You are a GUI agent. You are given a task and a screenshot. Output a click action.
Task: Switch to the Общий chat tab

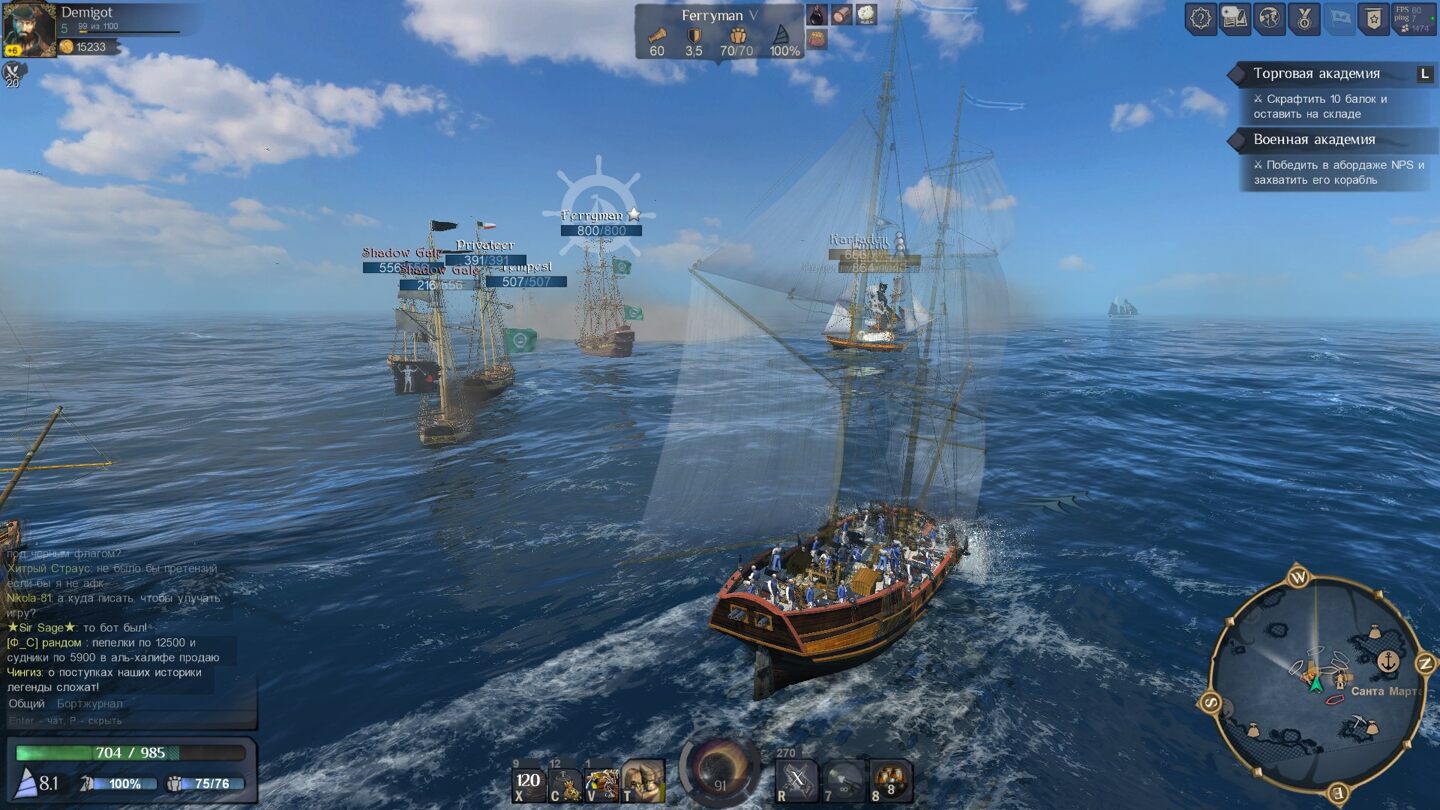coord(26,704)
